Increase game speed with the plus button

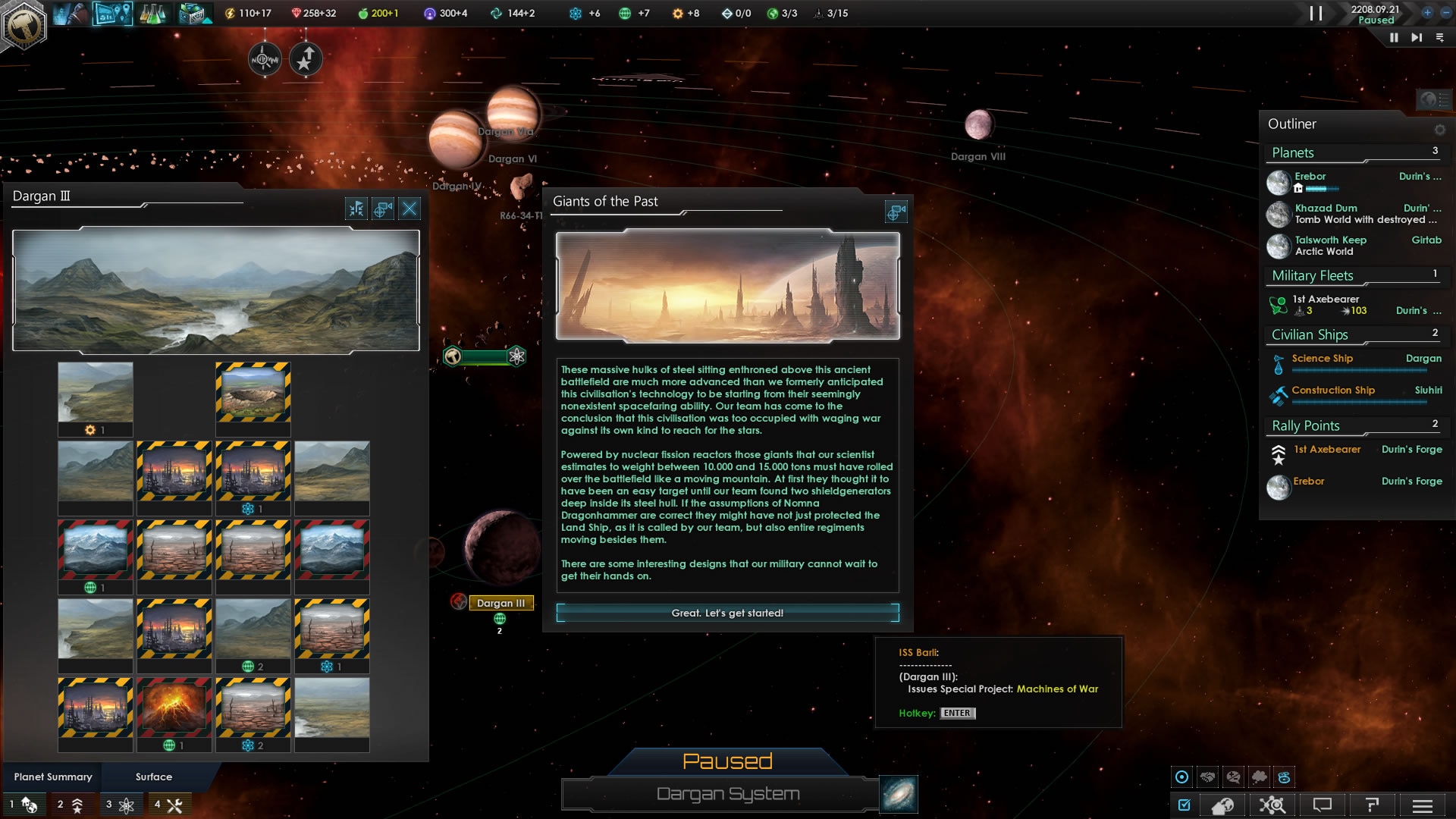tap(1426, 12)
